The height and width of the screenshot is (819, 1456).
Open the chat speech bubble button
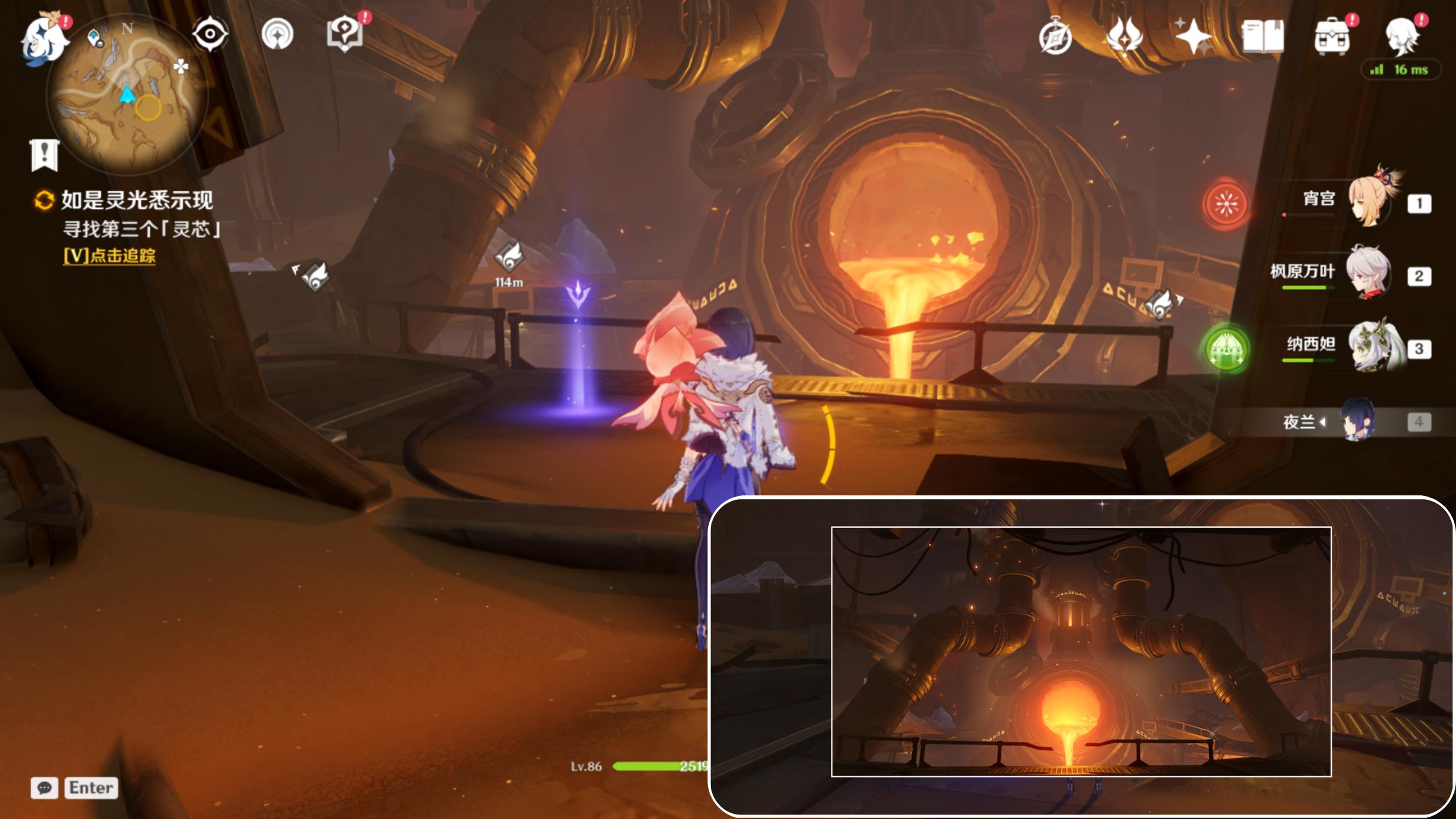click(44, 788)
